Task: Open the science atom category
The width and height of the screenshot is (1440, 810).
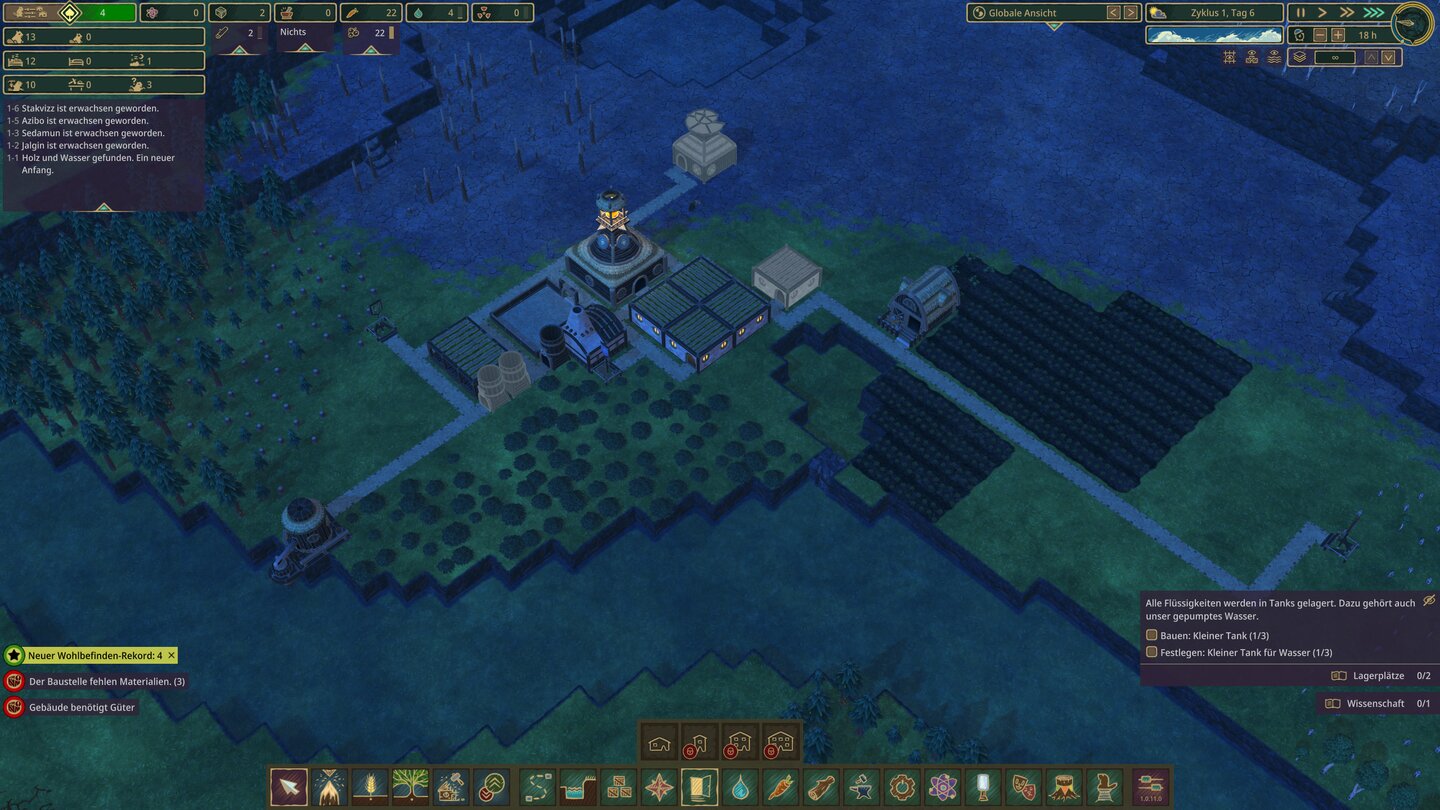Action: [x=943, y=787]
